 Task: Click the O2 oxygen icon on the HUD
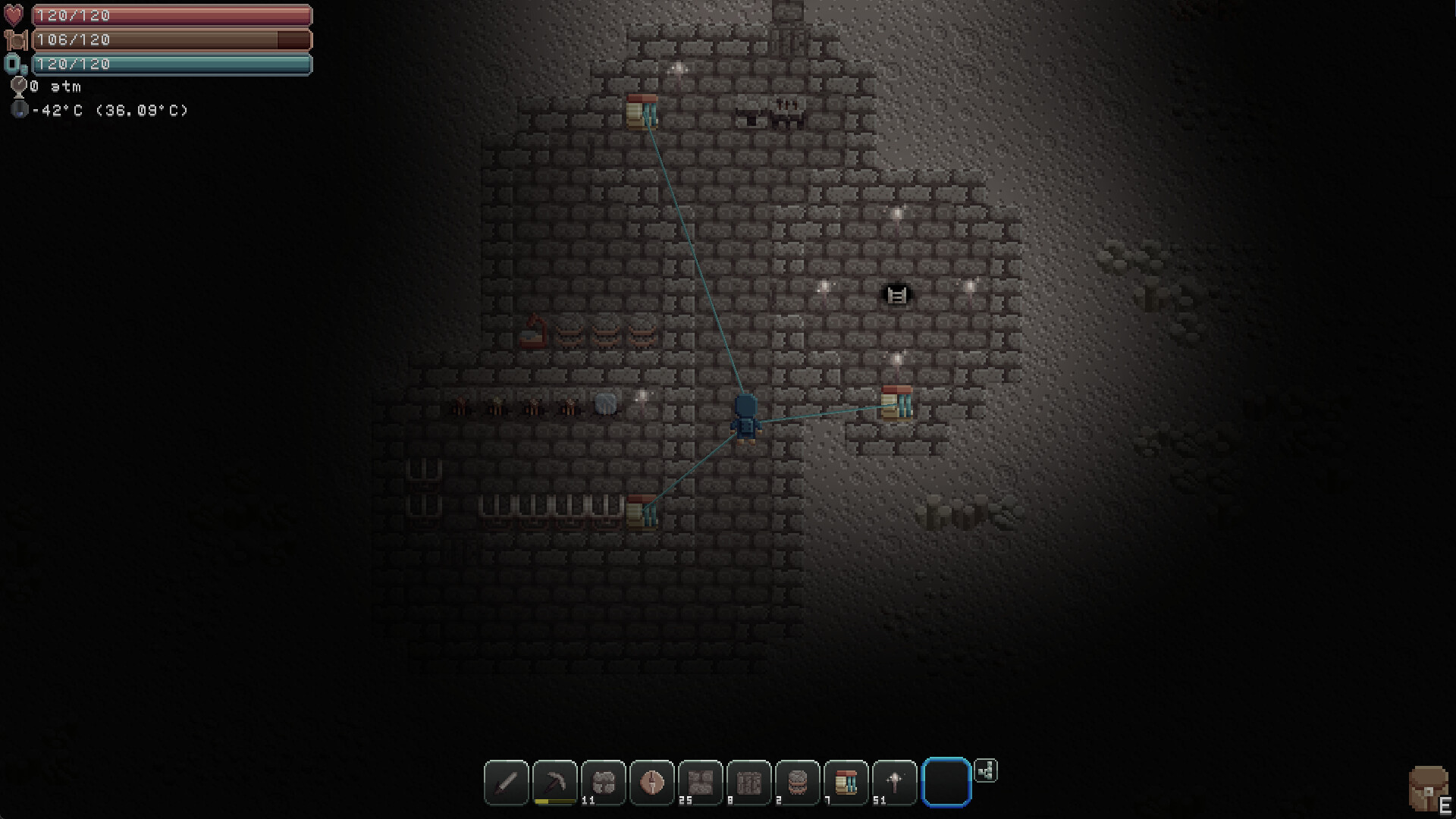[15, 65]
